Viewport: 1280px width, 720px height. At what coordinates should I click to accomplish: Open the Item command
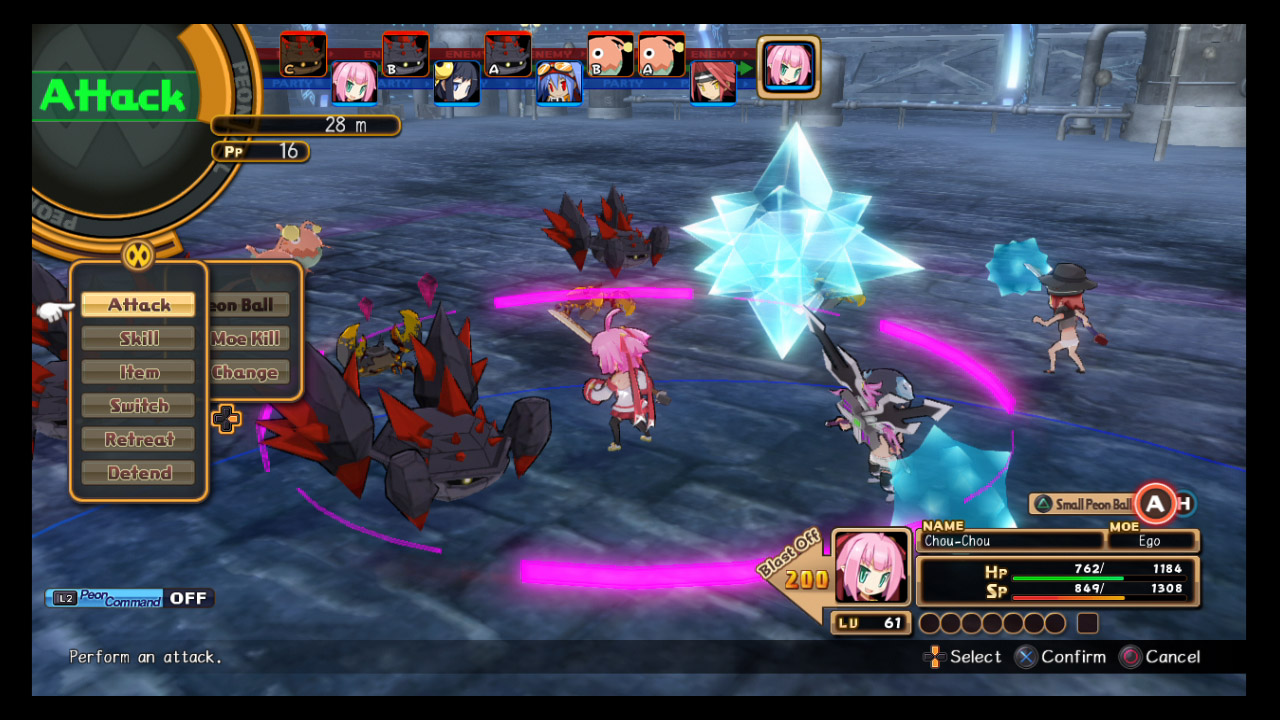139,372
